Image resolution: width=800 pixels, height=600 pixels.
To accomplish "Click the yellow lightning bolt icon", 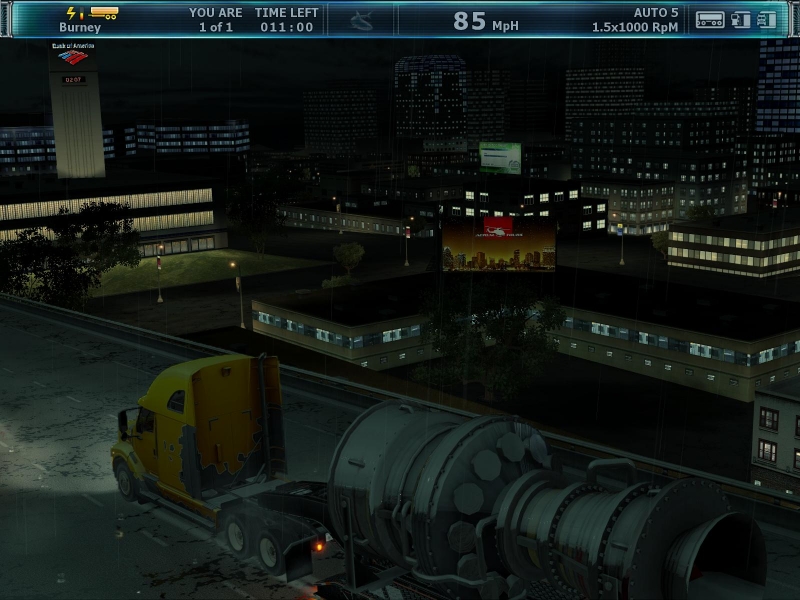I will (71, 13).
